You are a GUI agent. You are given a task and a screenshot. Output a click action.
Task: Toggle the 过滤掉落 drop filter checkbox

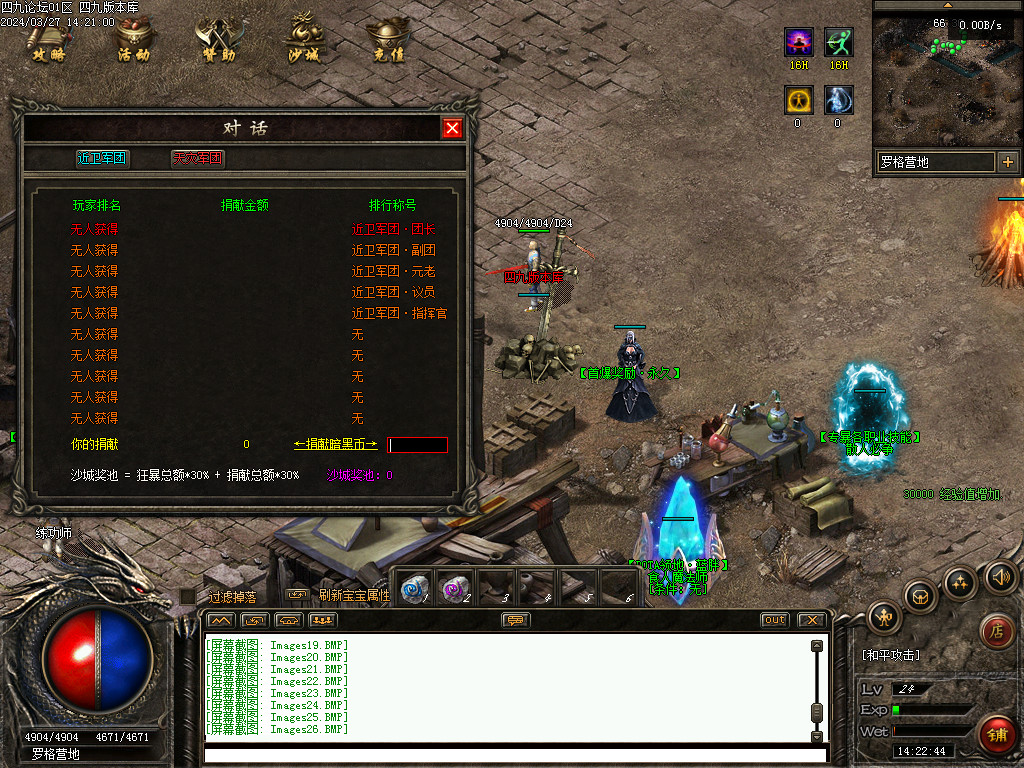[188, 596]
